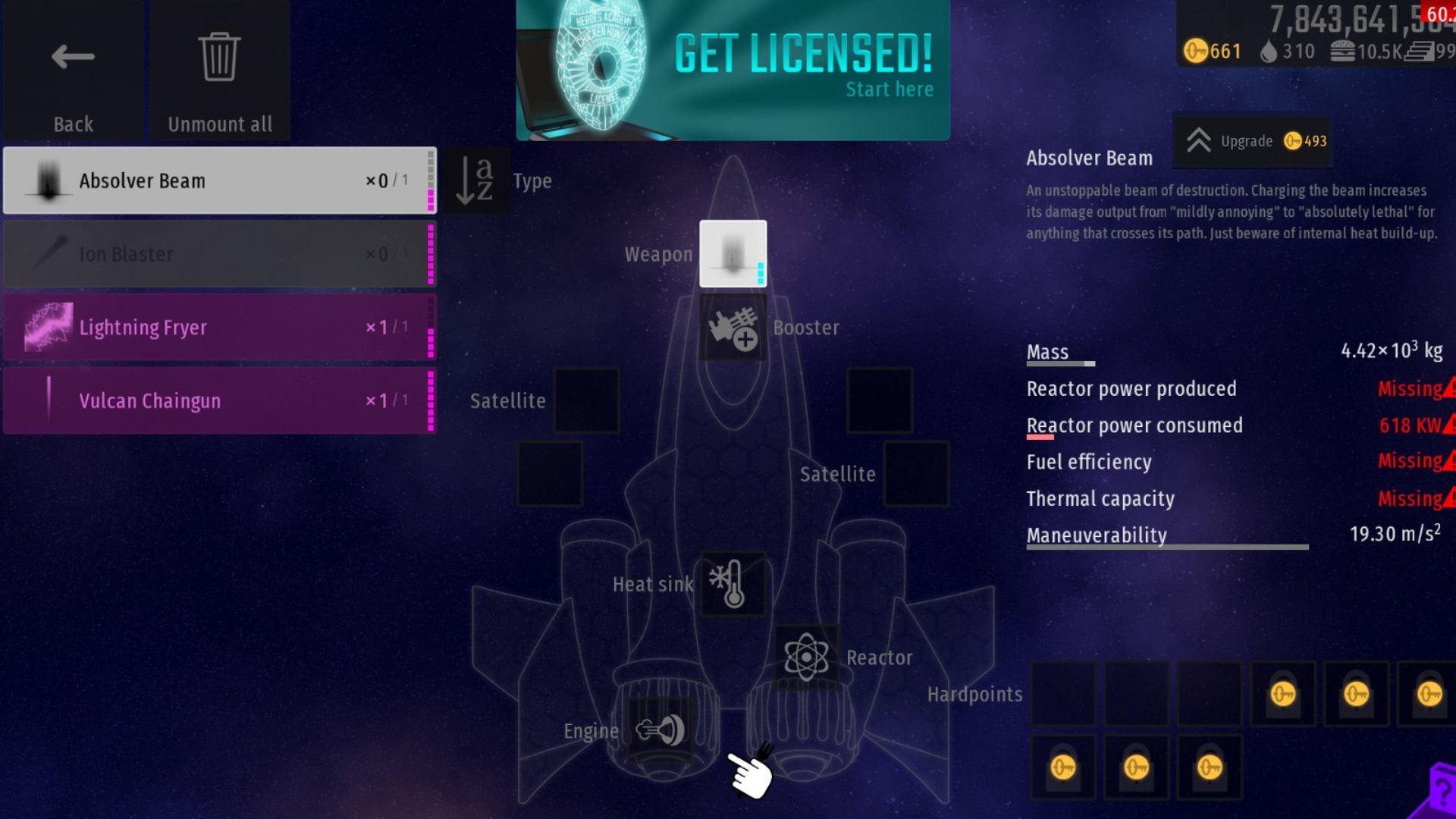This screenshot has height=819, width=1456.
Task: Go back with the Back button
Action: [x=73, y=72]
